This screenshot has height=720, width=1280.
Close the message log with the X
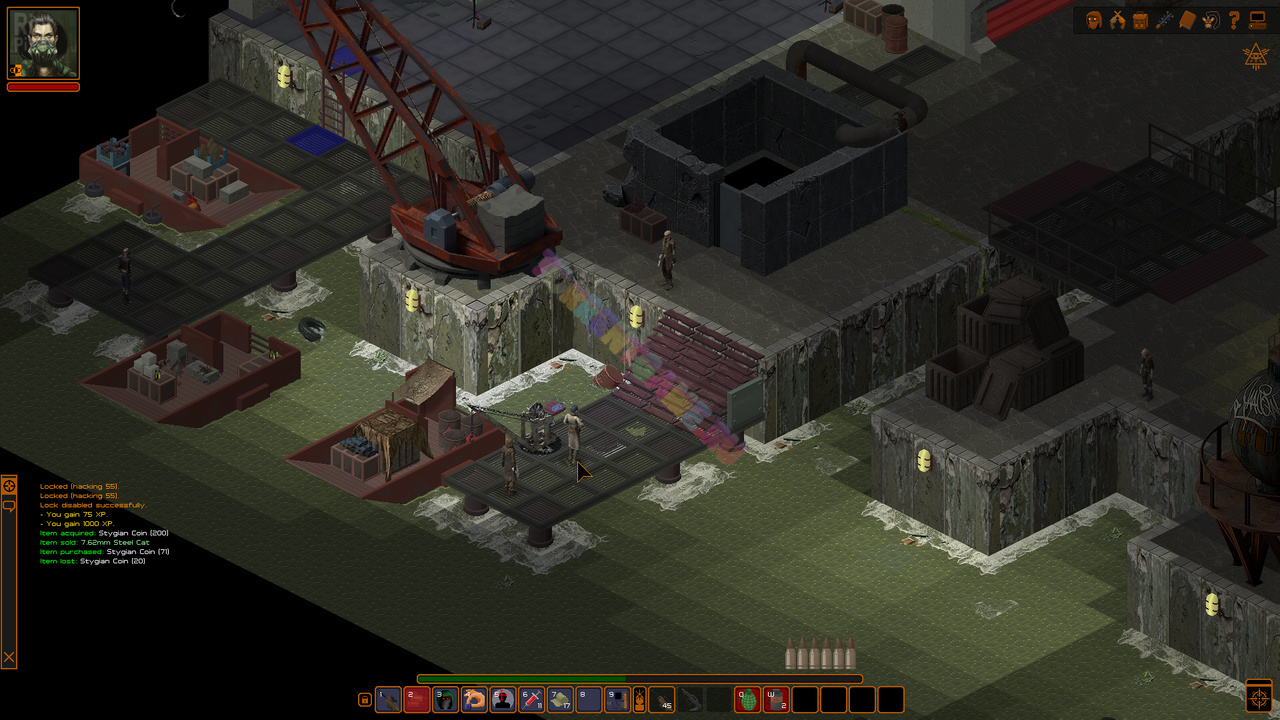[x=9, y=657]
